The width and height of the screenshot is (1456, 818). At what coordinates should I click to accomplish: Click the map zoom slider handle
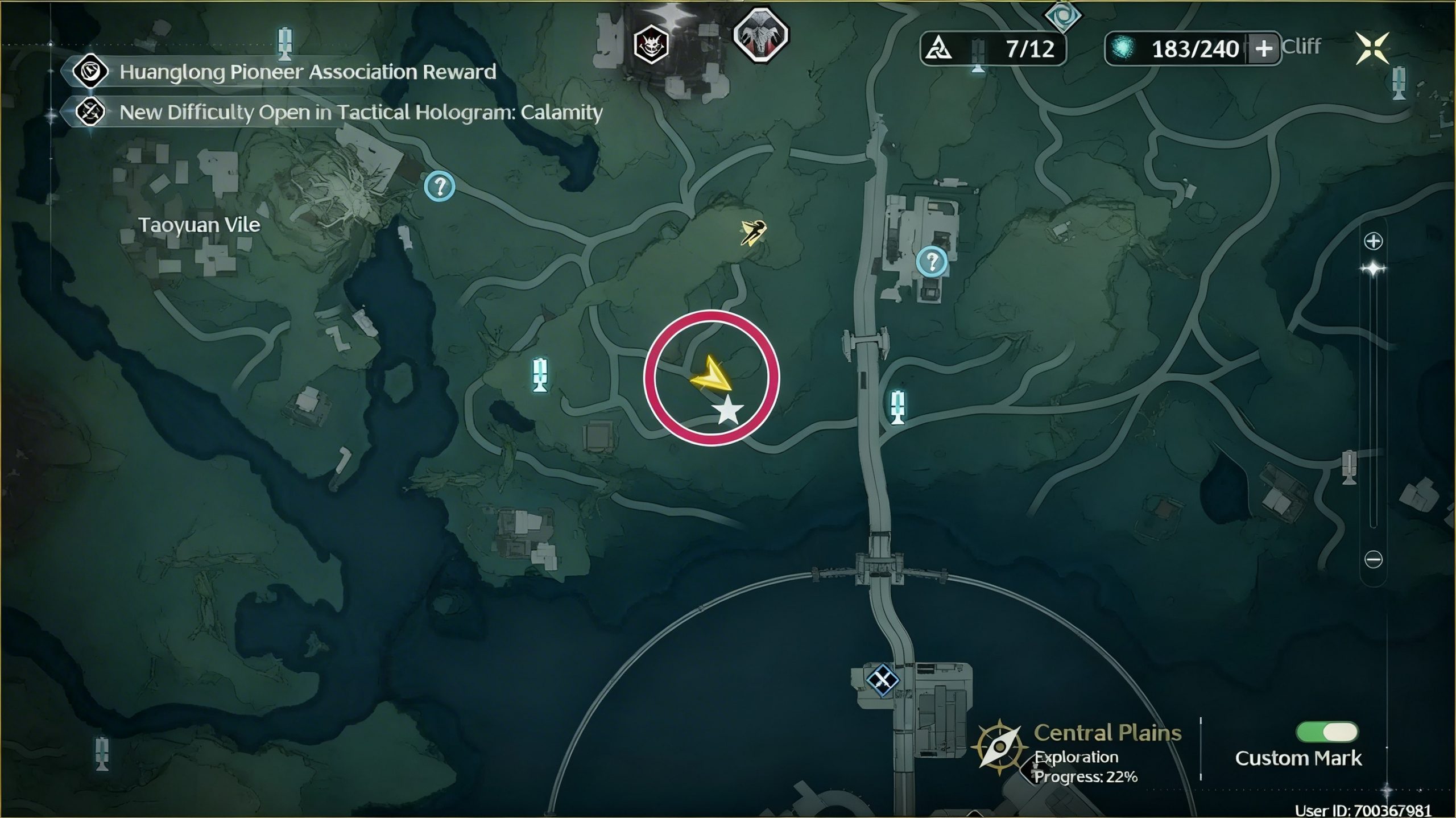(1374, 269)
